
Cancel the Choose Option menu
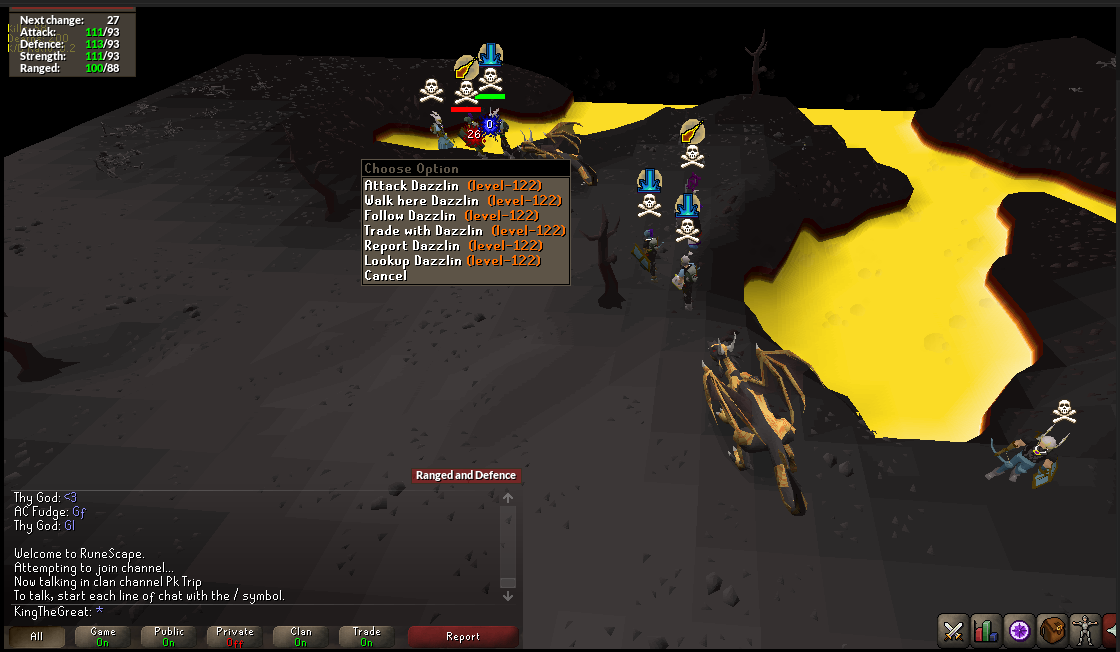(386, 276)
